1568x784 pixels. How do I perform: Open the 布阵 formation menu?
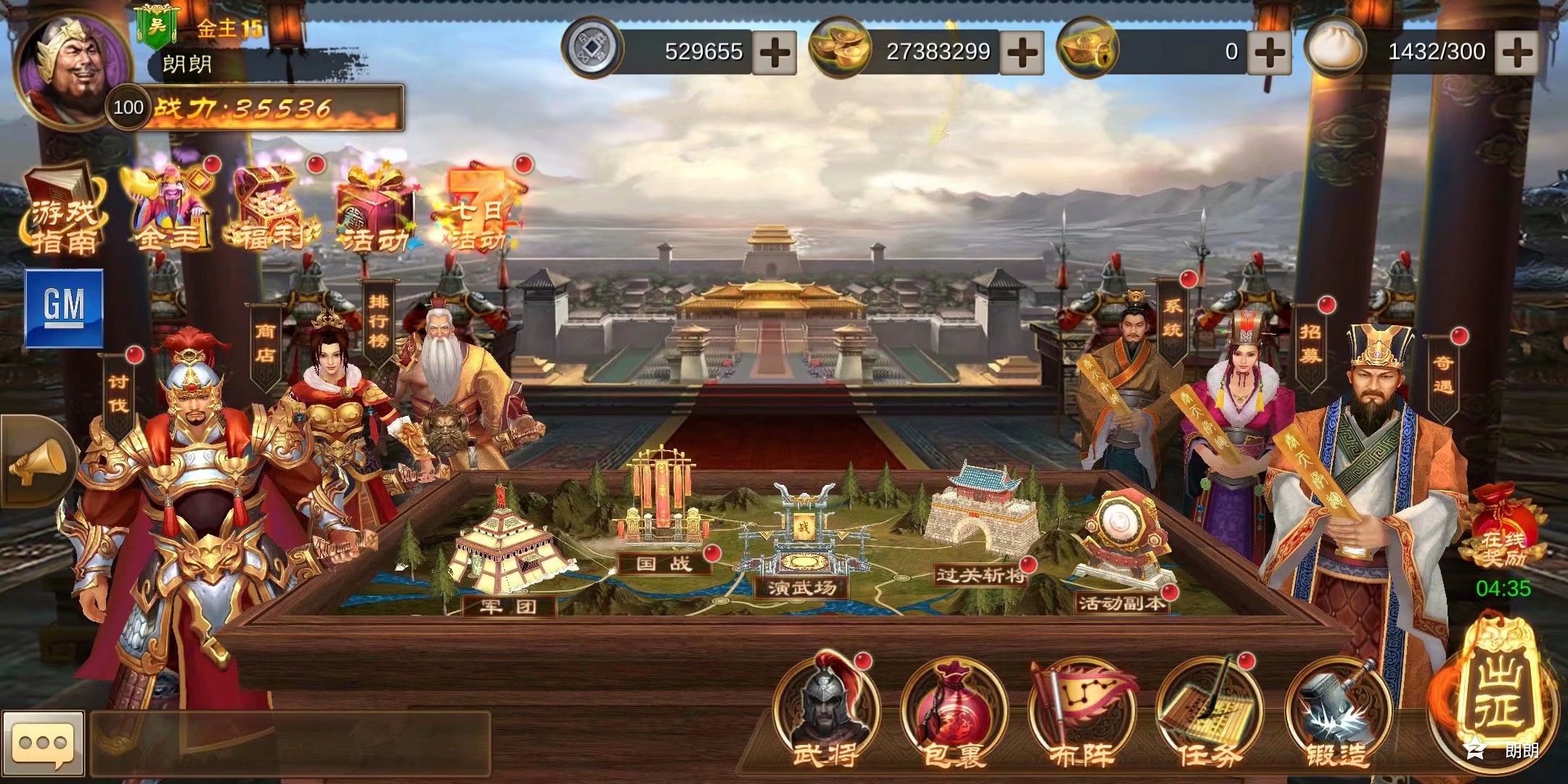(1082, 713)
